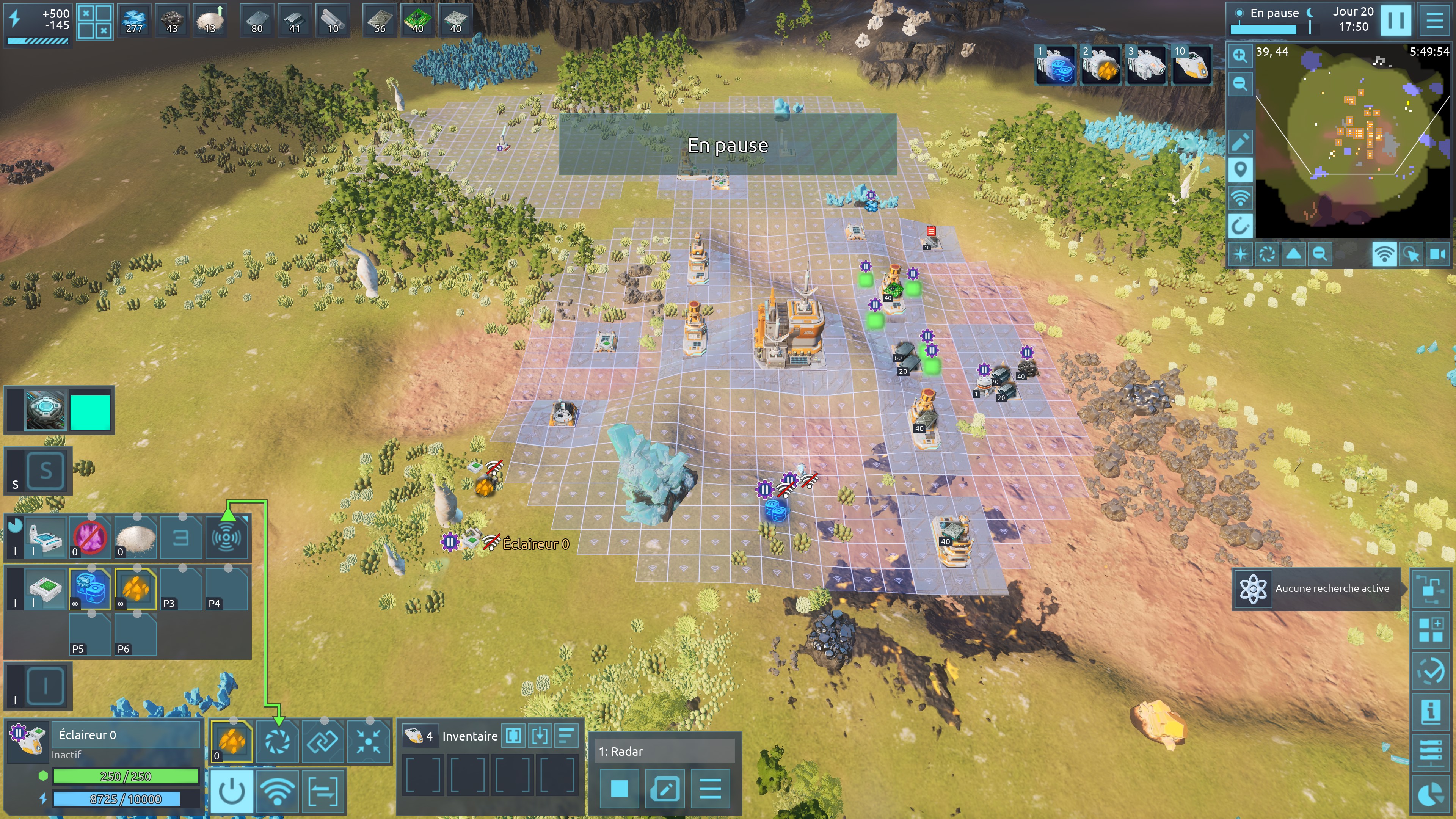Click the Éclaireur 0 name field
Viewport: 1456px width, 819px height.
[x=126, y=735]
